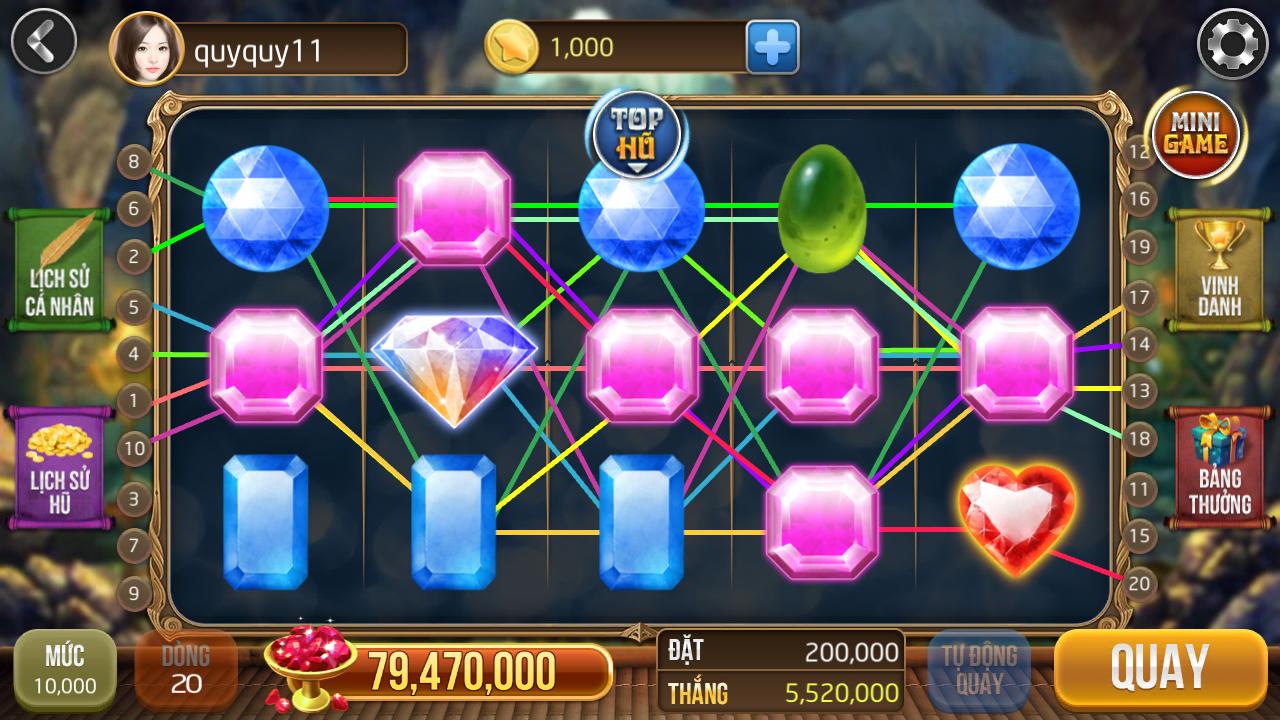Screen dimensions: 1280x720
Task: Select payline number 8 marker
Action: point(134,162)
